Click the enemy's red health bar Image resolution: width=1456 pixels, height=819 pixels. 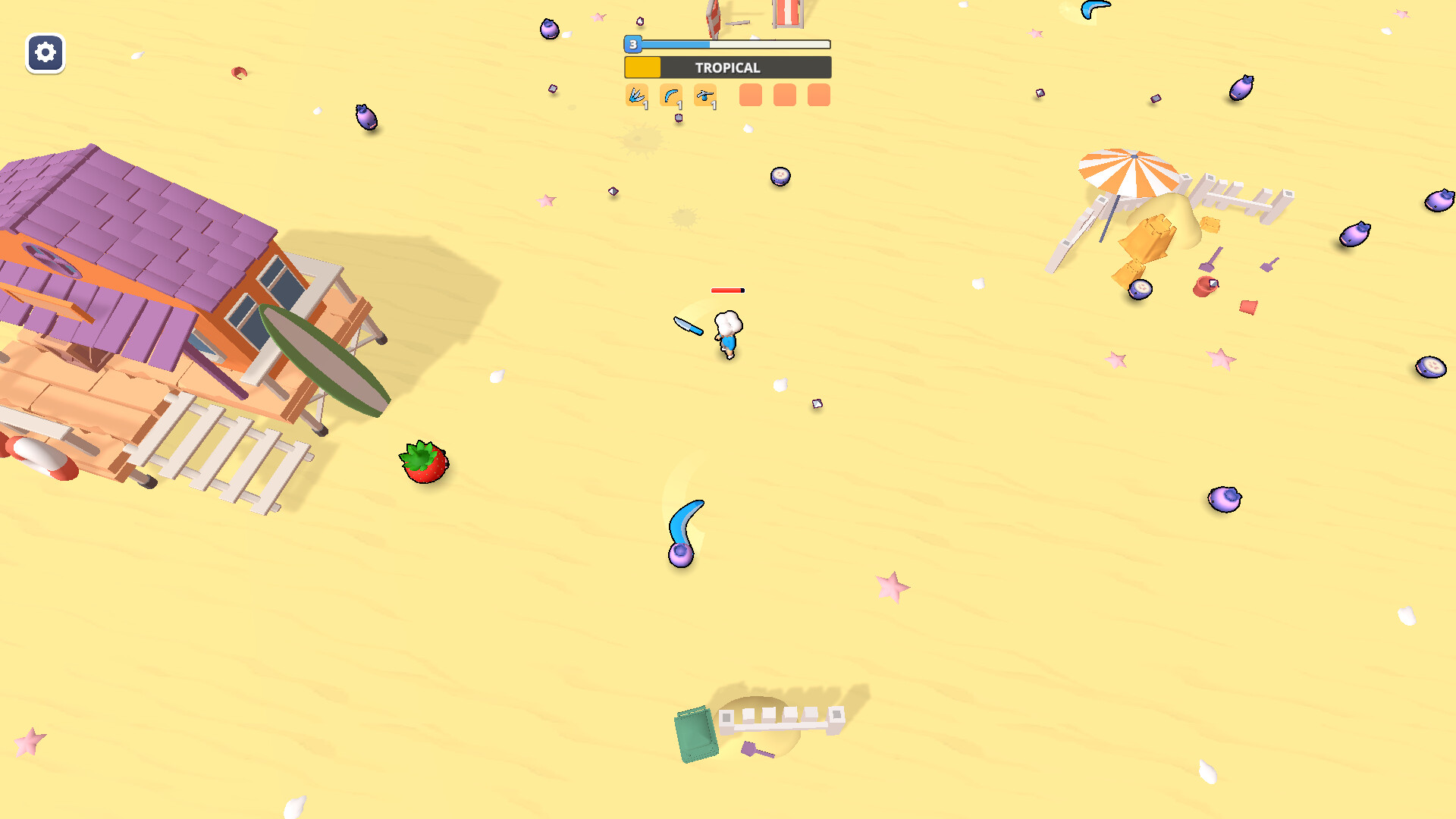point(727,290)
